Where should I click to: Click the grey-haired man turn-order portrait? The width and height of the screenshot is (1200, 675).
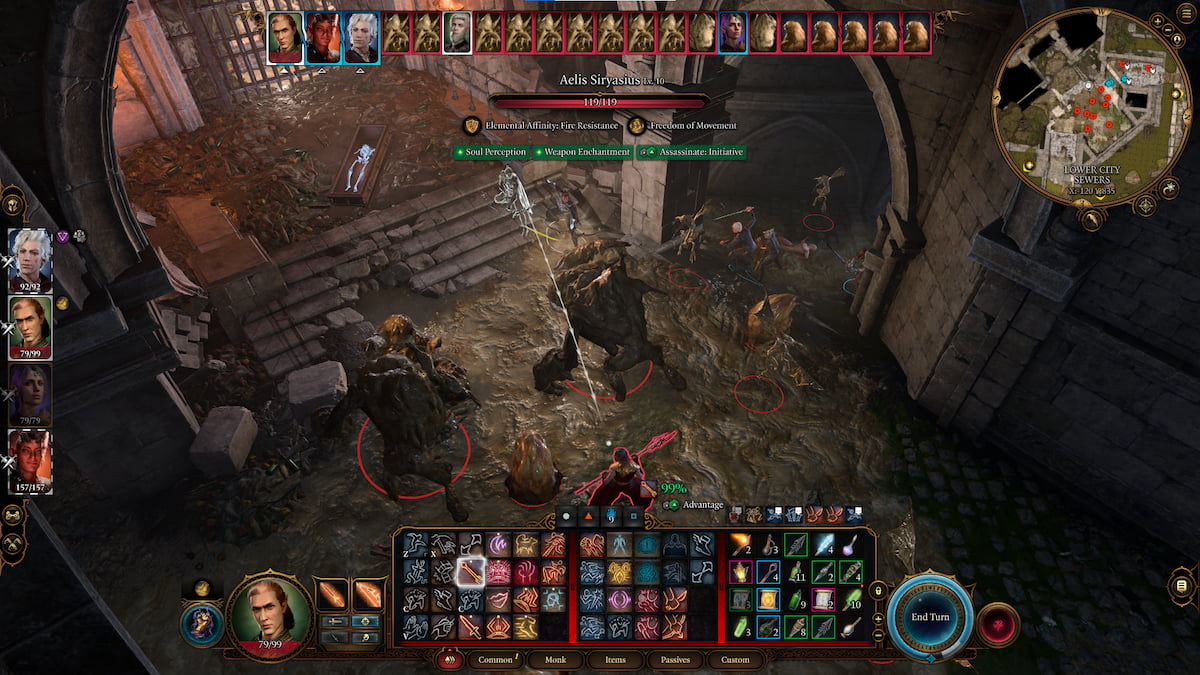[457, 33]
